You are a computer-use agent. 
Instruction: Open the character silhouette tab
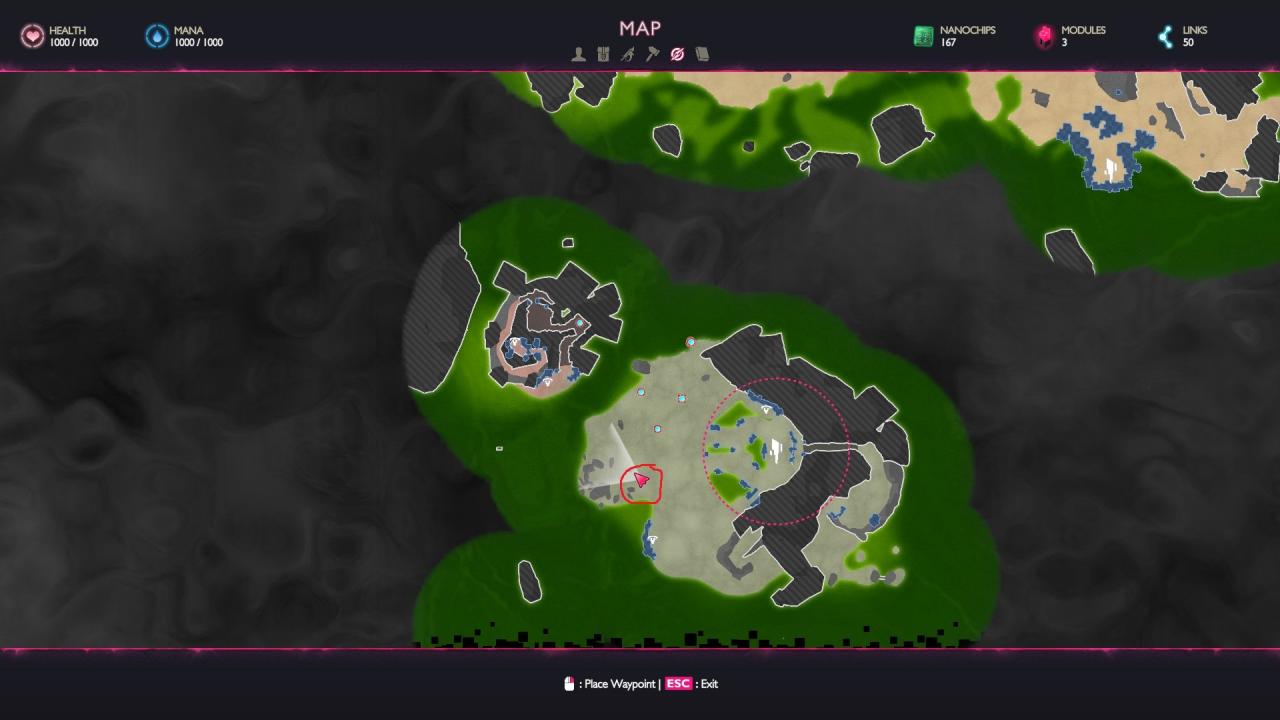(578, 54)
